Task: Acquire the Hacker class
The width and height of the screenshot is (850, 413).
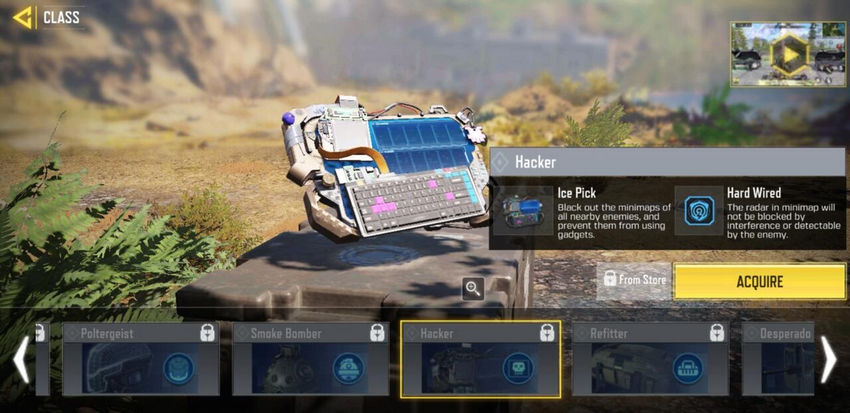Action: tap(759, 282)
